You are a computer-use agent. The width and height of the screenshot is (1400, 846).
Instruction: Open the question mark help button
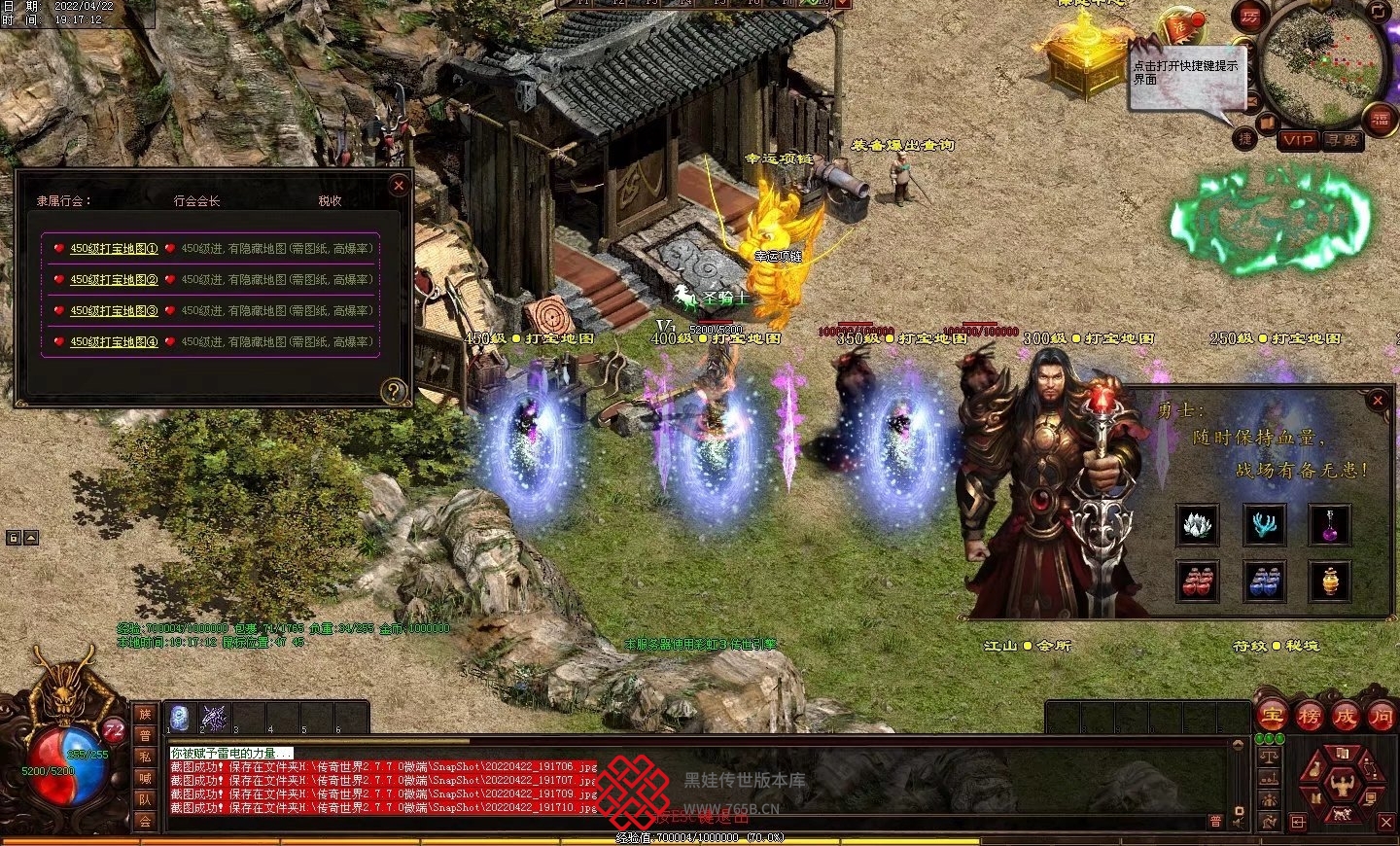393,391
